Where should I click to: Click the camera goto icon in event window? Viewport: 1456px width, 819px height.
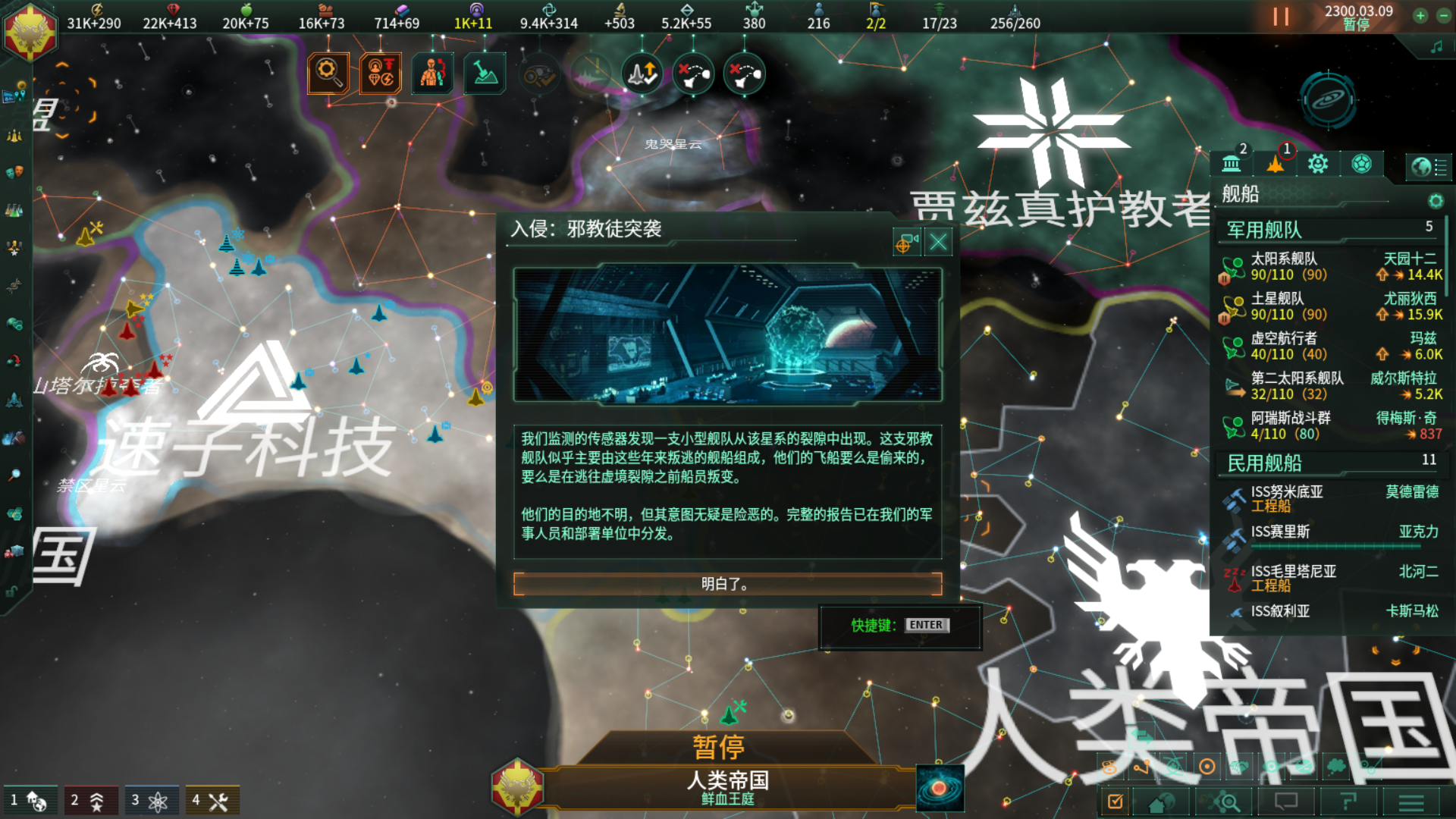906,241
